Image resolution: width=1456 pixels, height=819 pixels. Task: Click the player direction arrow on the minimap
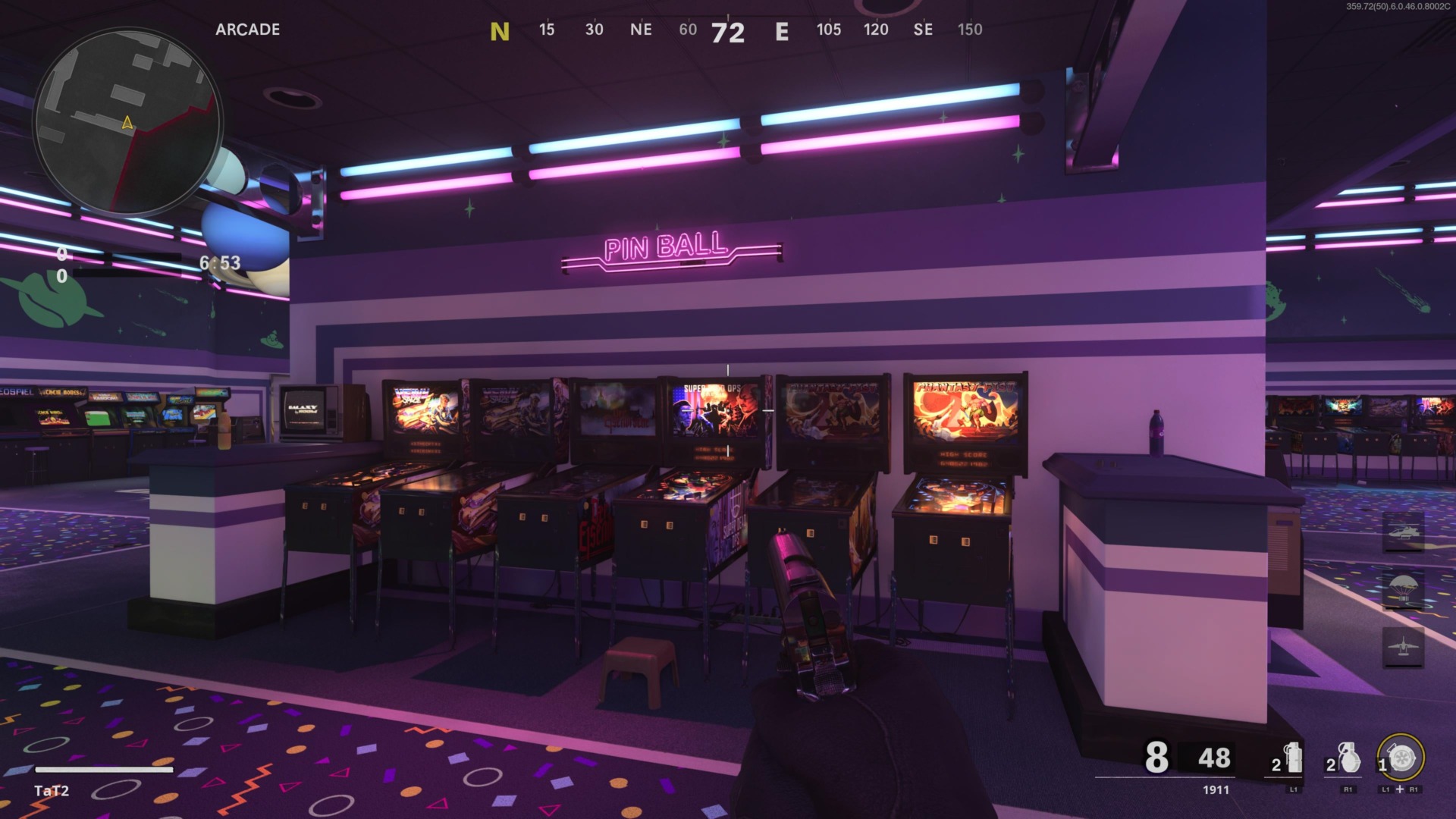(126, 121)
